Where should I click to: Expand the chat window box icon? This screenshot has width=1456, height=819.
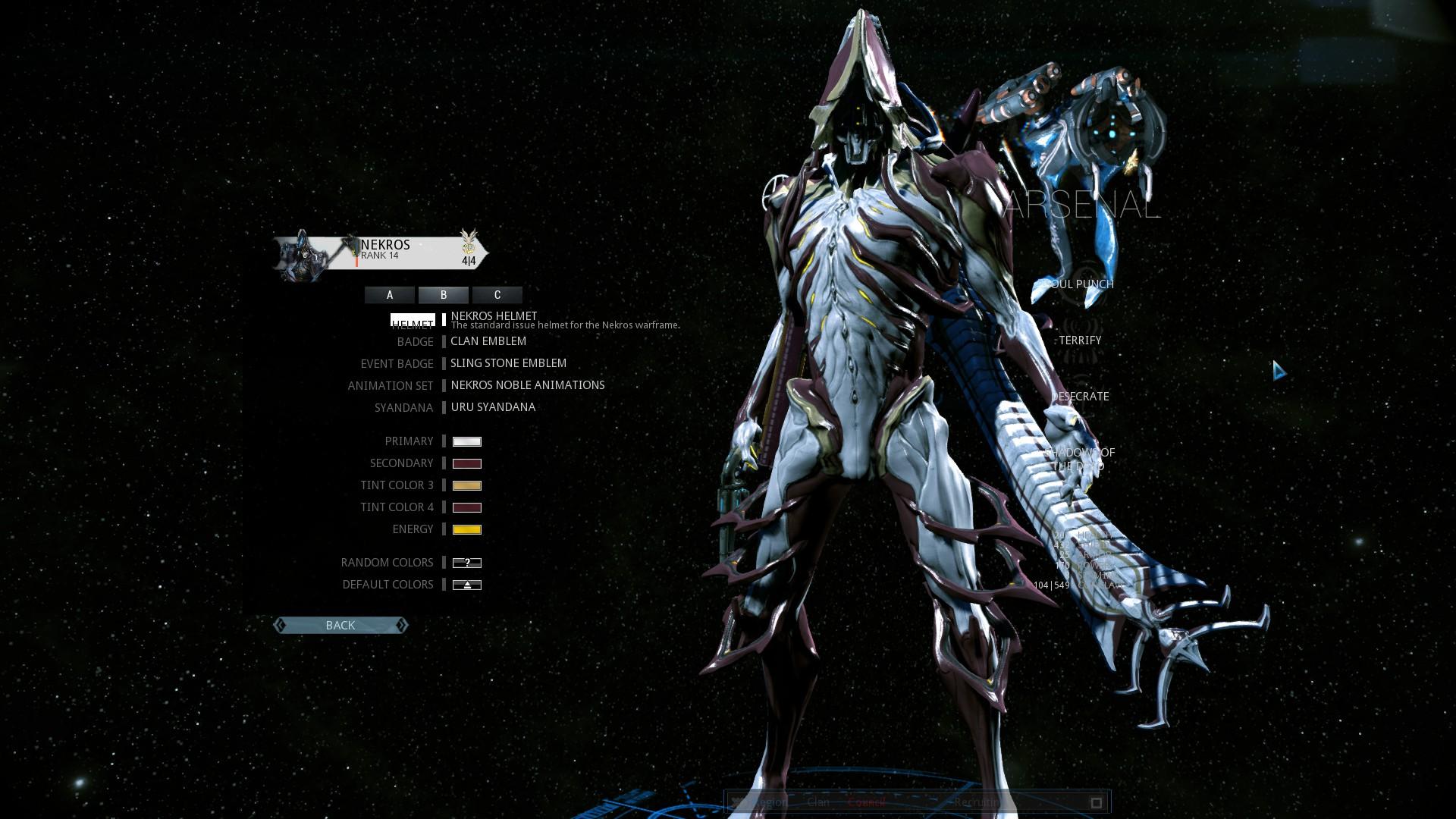[1096, 802]
